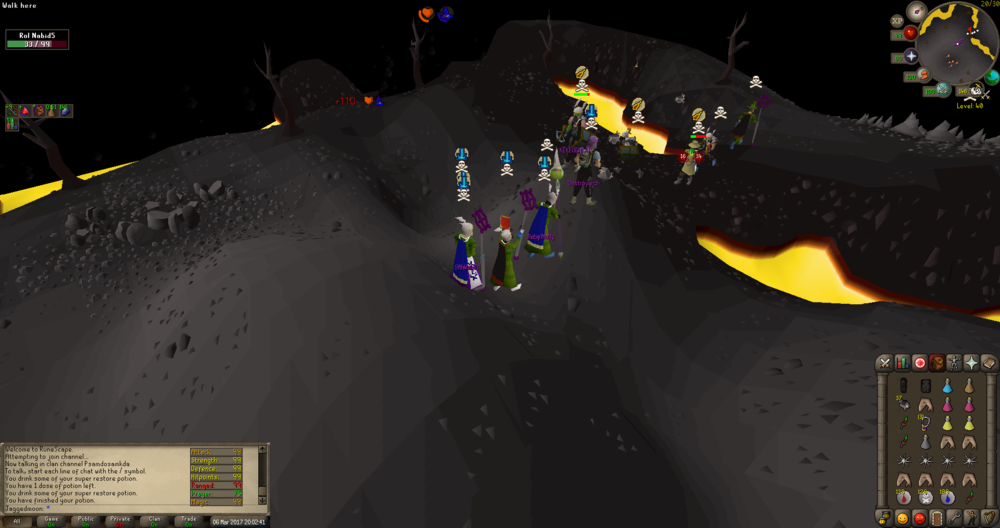The width and height of the screenshot is (1000, 528).
Task: Select the blue potion in the inventory
Action: click(x=946, y=387)
